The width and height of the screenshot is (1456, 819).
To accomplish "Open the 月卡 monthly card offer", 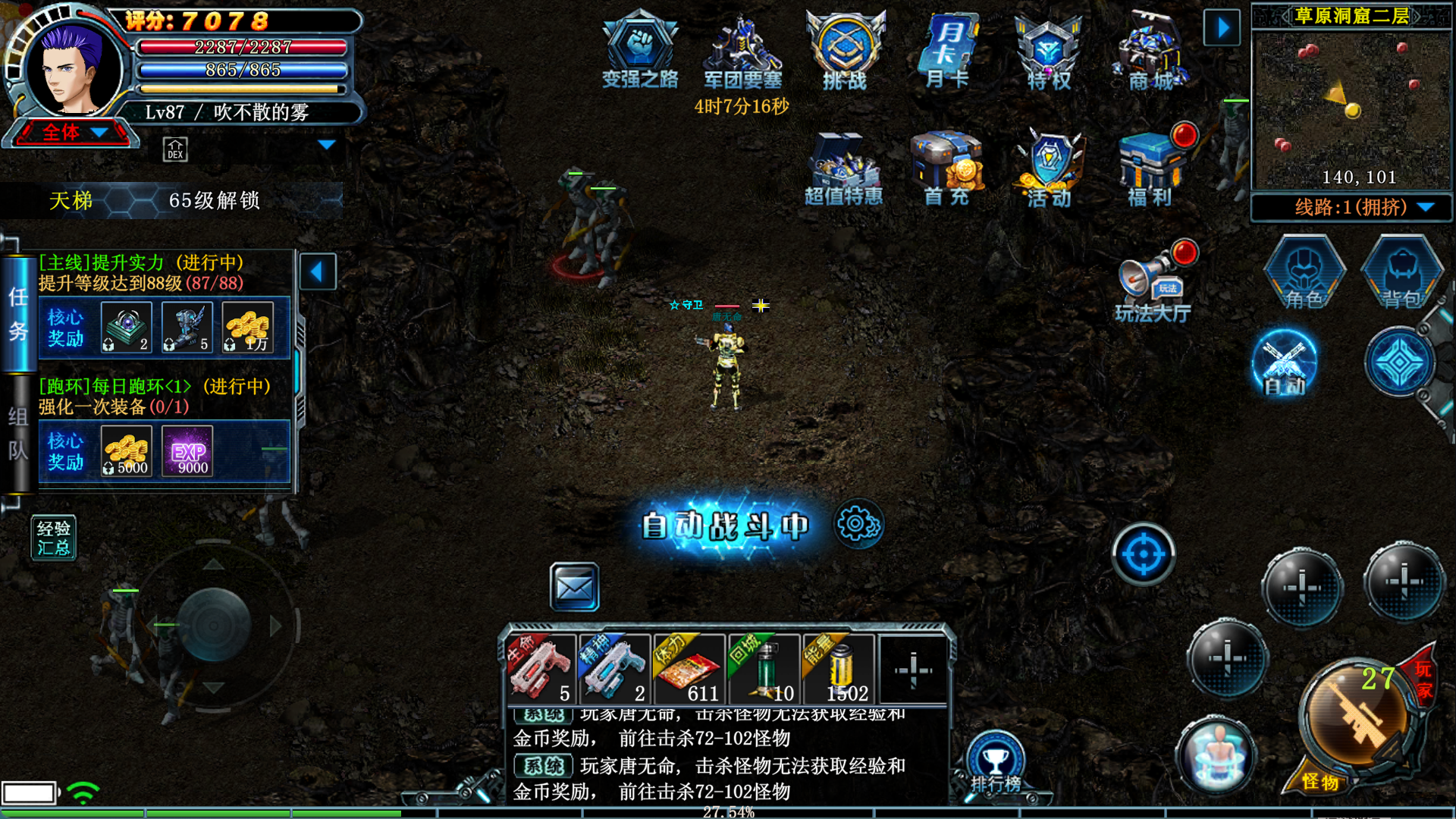I will pyautogui.click(x=947, y=49).
